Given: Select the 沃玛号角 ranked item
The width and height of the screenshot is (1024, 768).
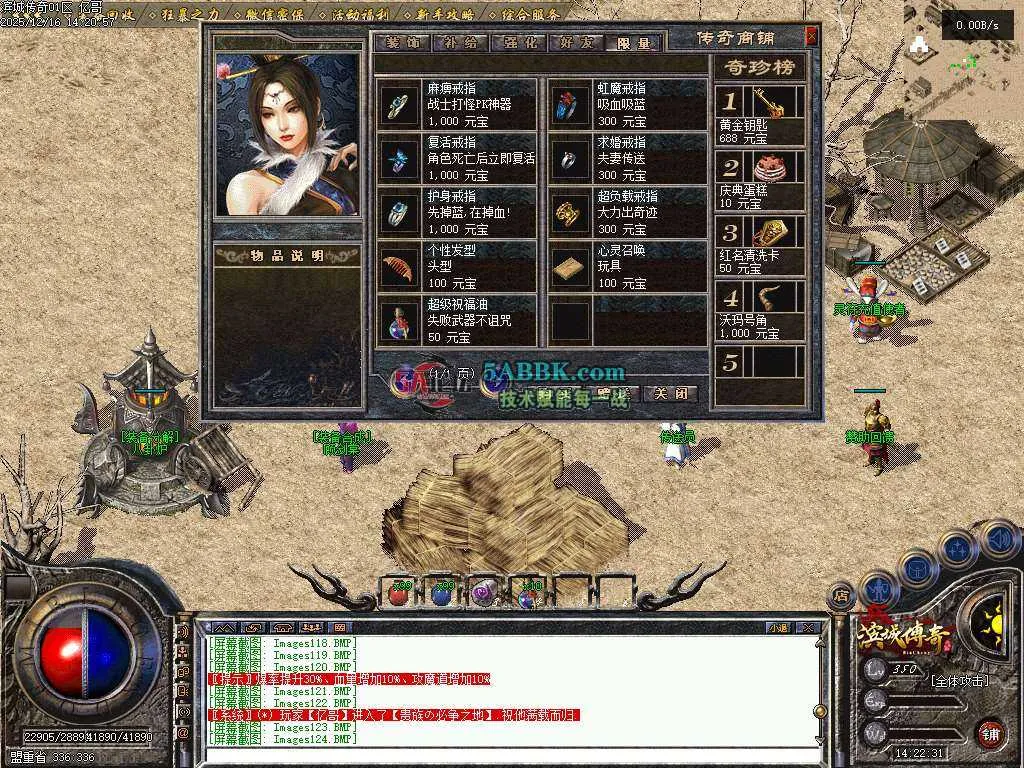Looking at the screenshot, I should pos(759,311).
